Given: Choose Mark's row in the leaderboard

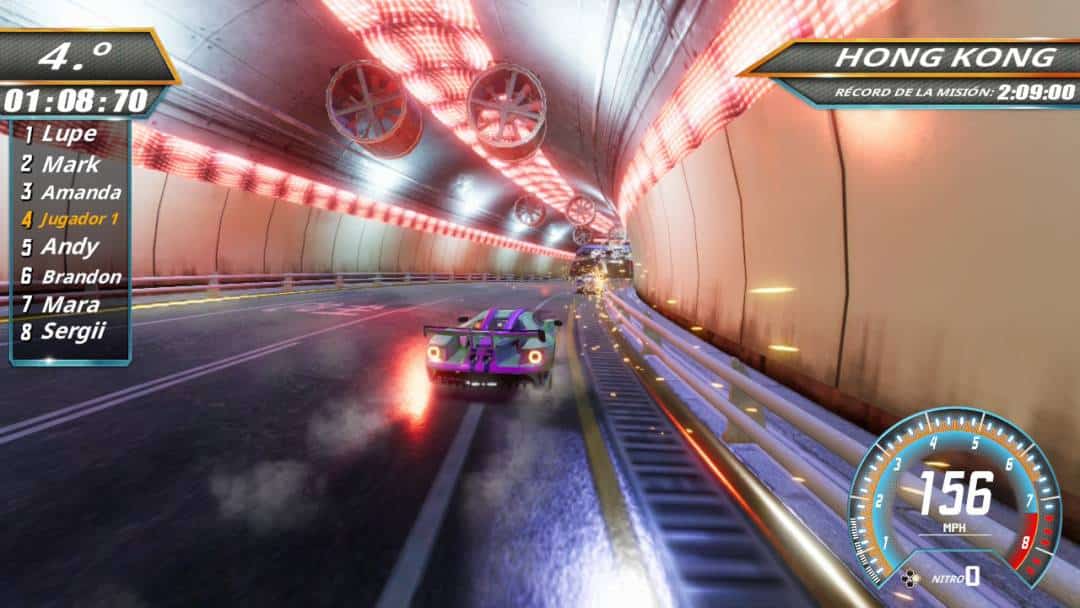Looking at the screenshot, I should [x=68, y=163].
